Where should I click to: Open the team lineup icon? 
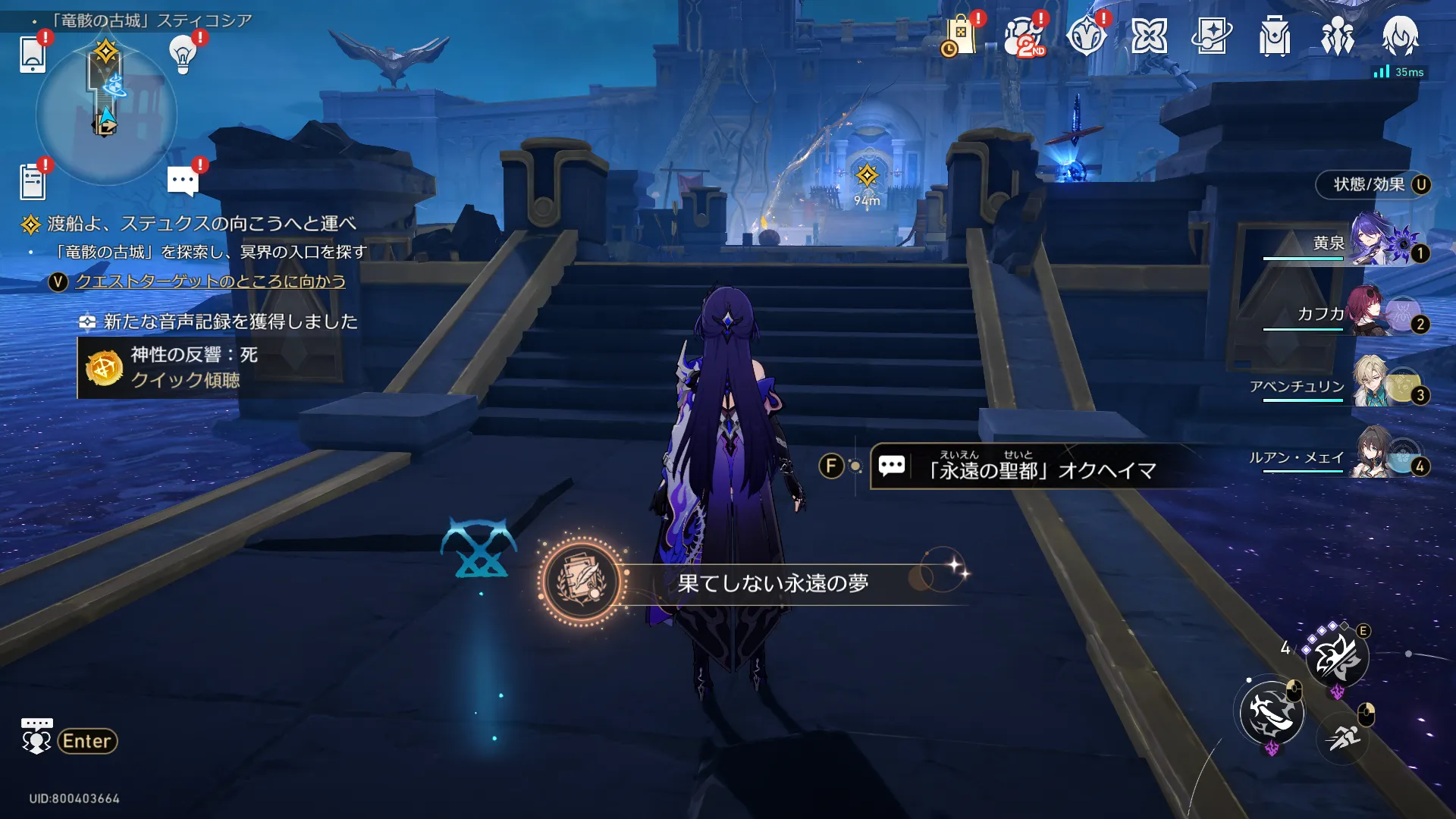pyautogui.click(x=1337, y=36)
